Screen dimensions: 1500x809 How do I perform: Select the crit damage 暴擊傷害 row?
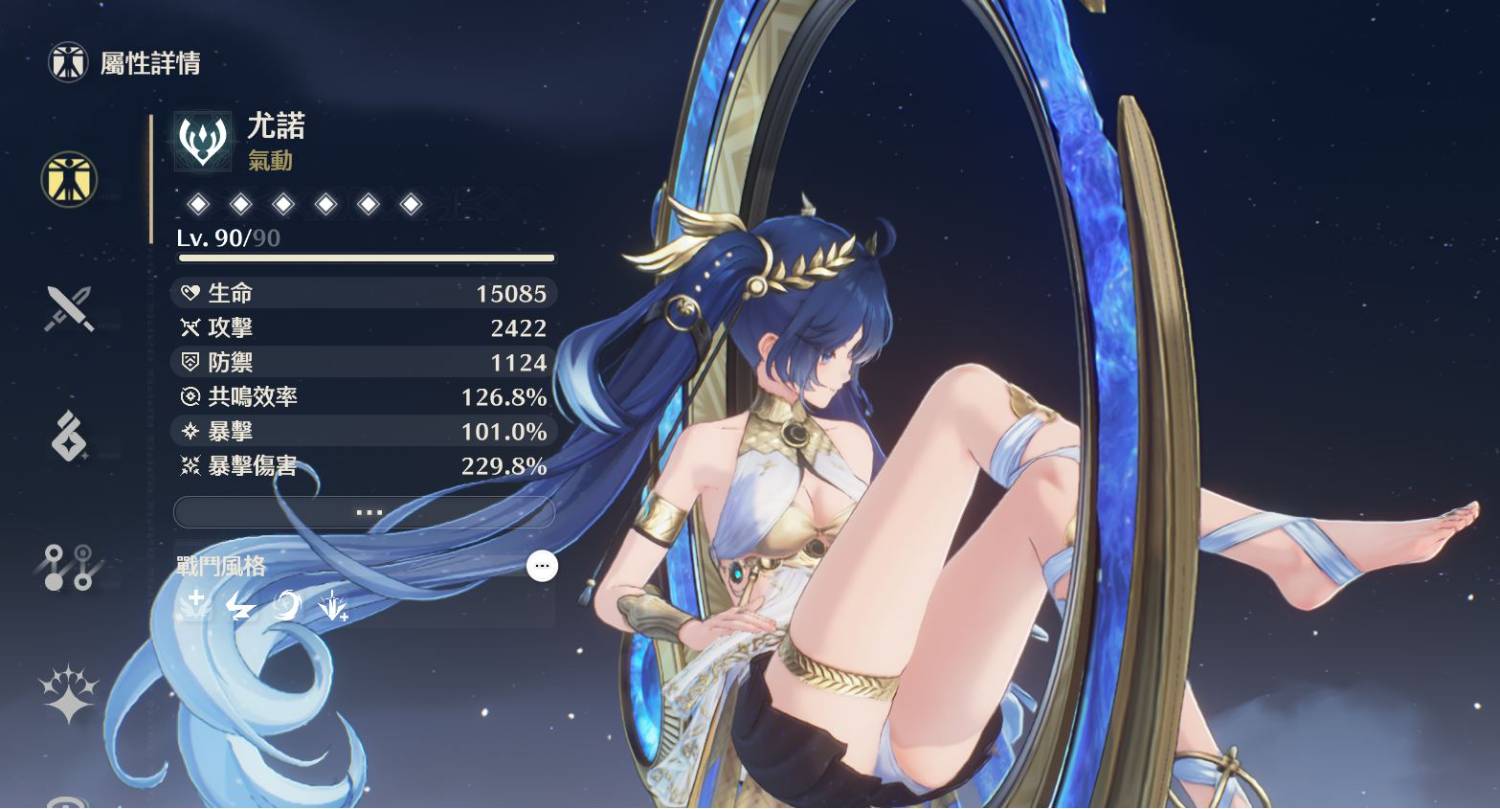[x=364, y=466]
